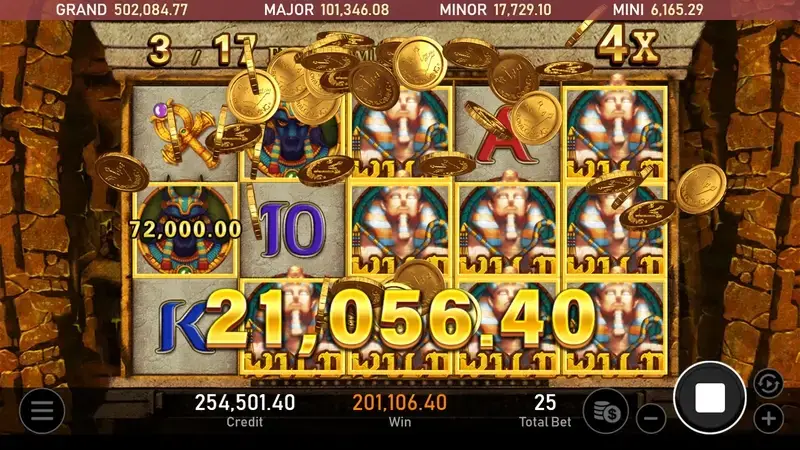
Task: Decrease the total bet with minus
Action: pyautogui.click(x=651, y=418)
